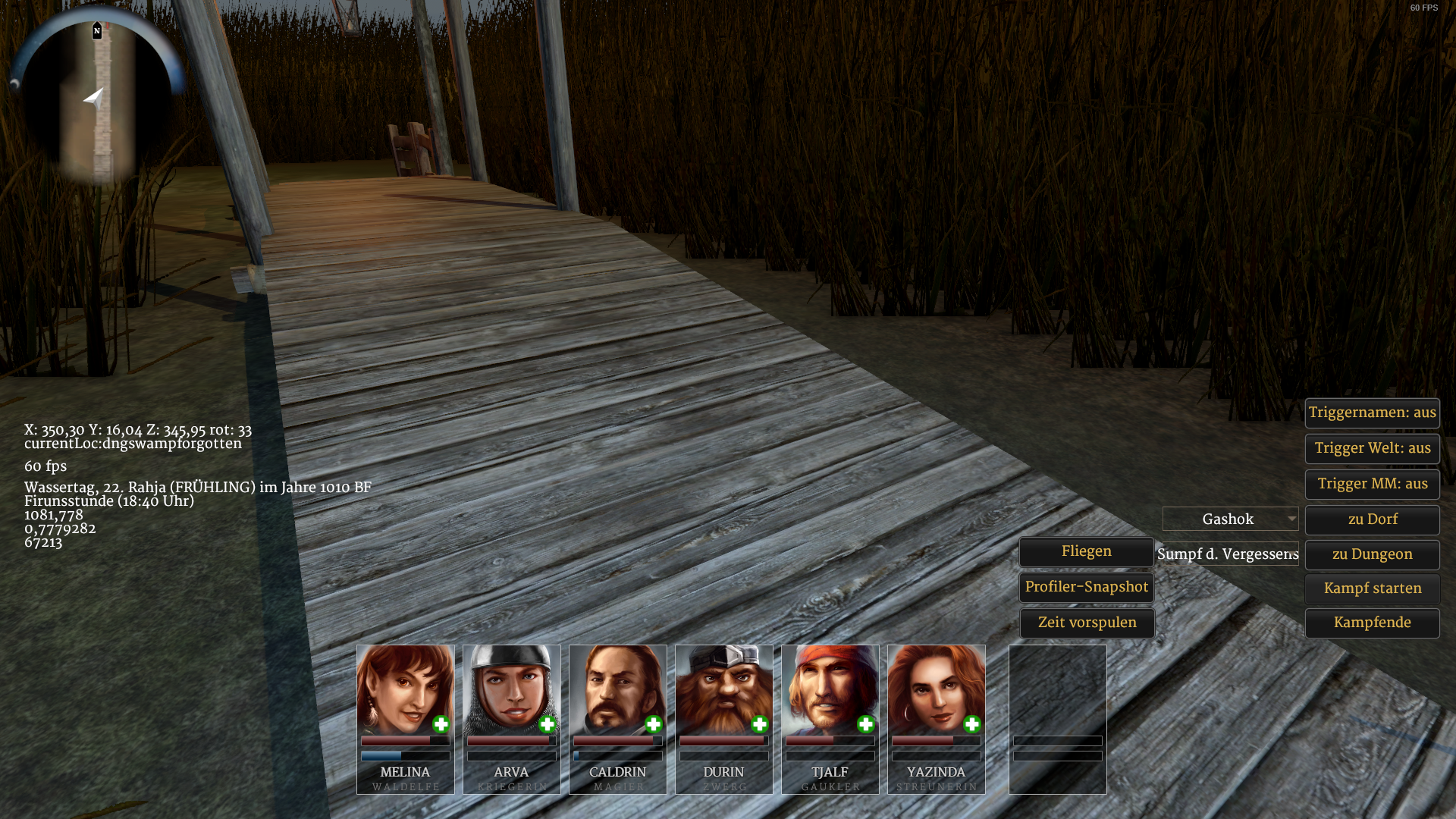The image size is (1456, 819).
Task: Activate the Fliegen fly mode button
Action: tap(1086, 551)
